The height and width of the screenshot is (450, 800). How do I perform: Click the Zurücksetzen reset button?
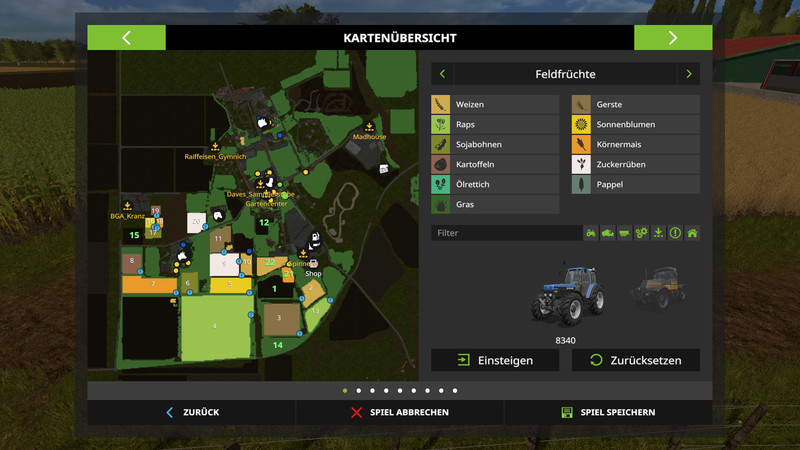coord(635,360)
